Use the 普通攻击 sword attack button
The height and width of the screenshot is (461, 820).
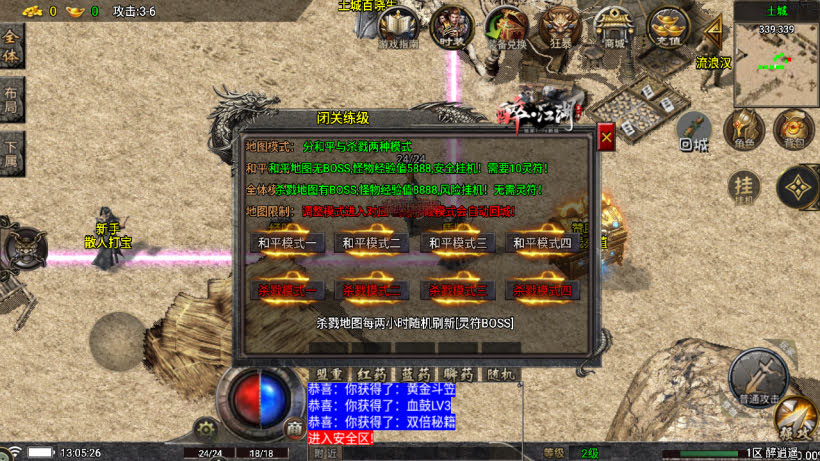(757, 377)
